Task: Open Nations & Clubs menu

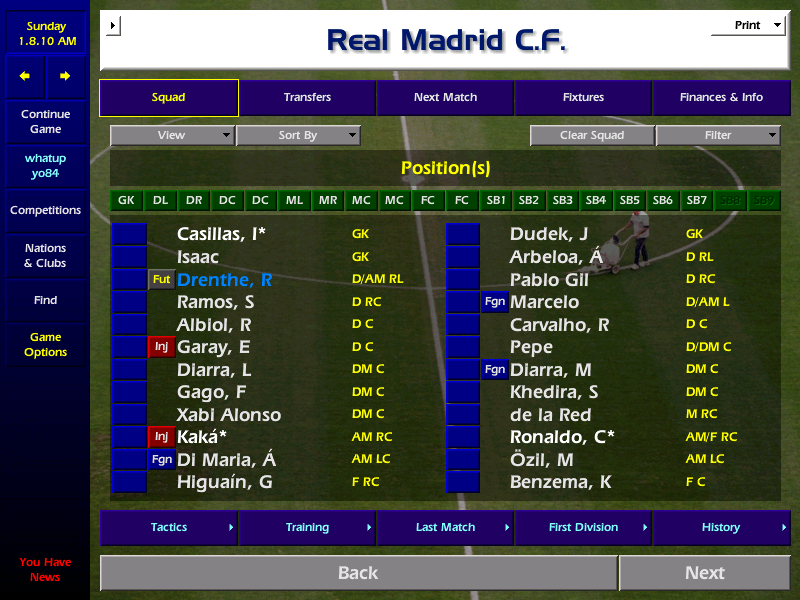Action: pyautogui.click(x=45, y=255)
